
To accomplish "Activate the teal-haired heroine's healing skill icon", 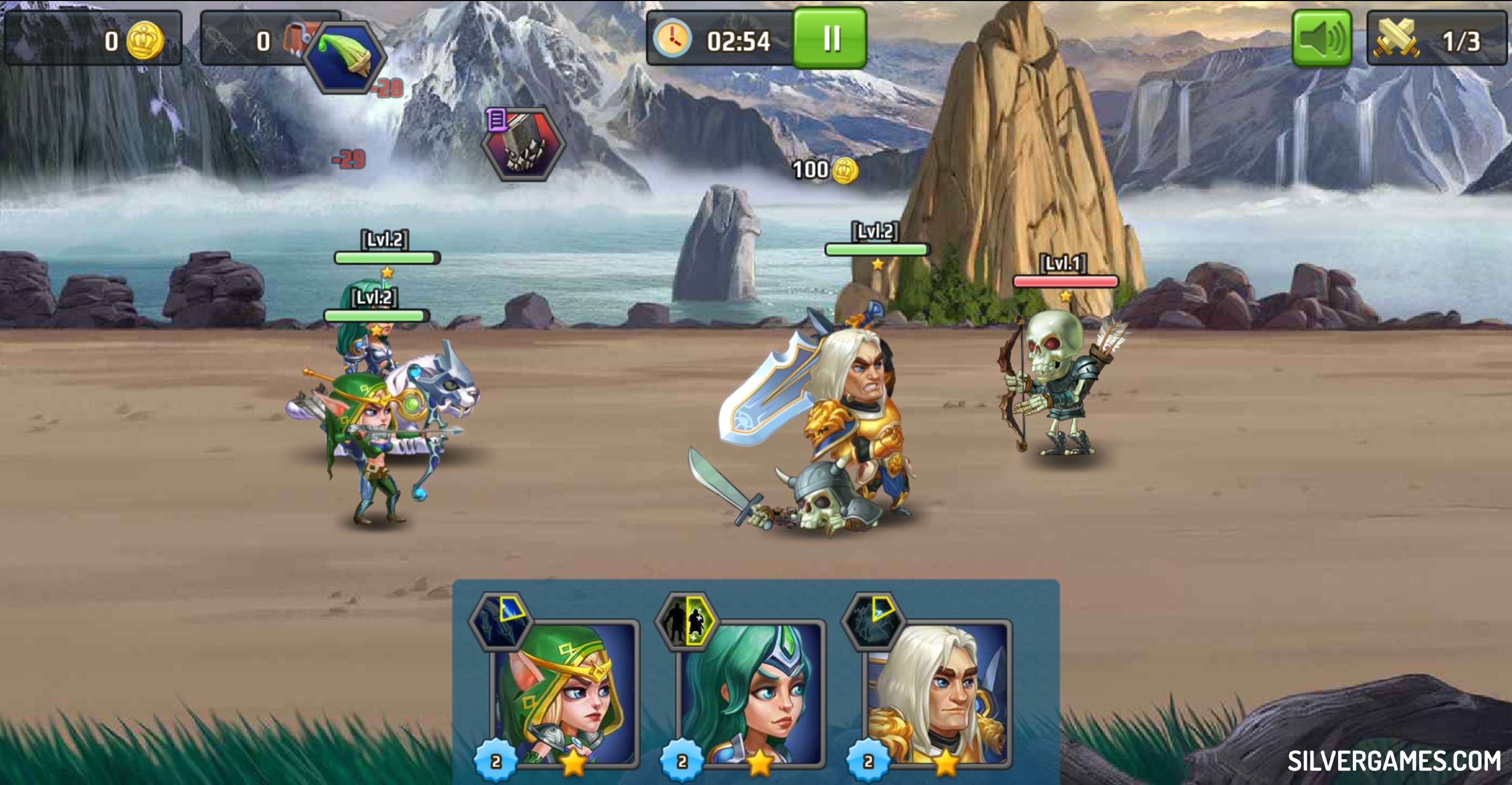I will [x=687, y=621].
